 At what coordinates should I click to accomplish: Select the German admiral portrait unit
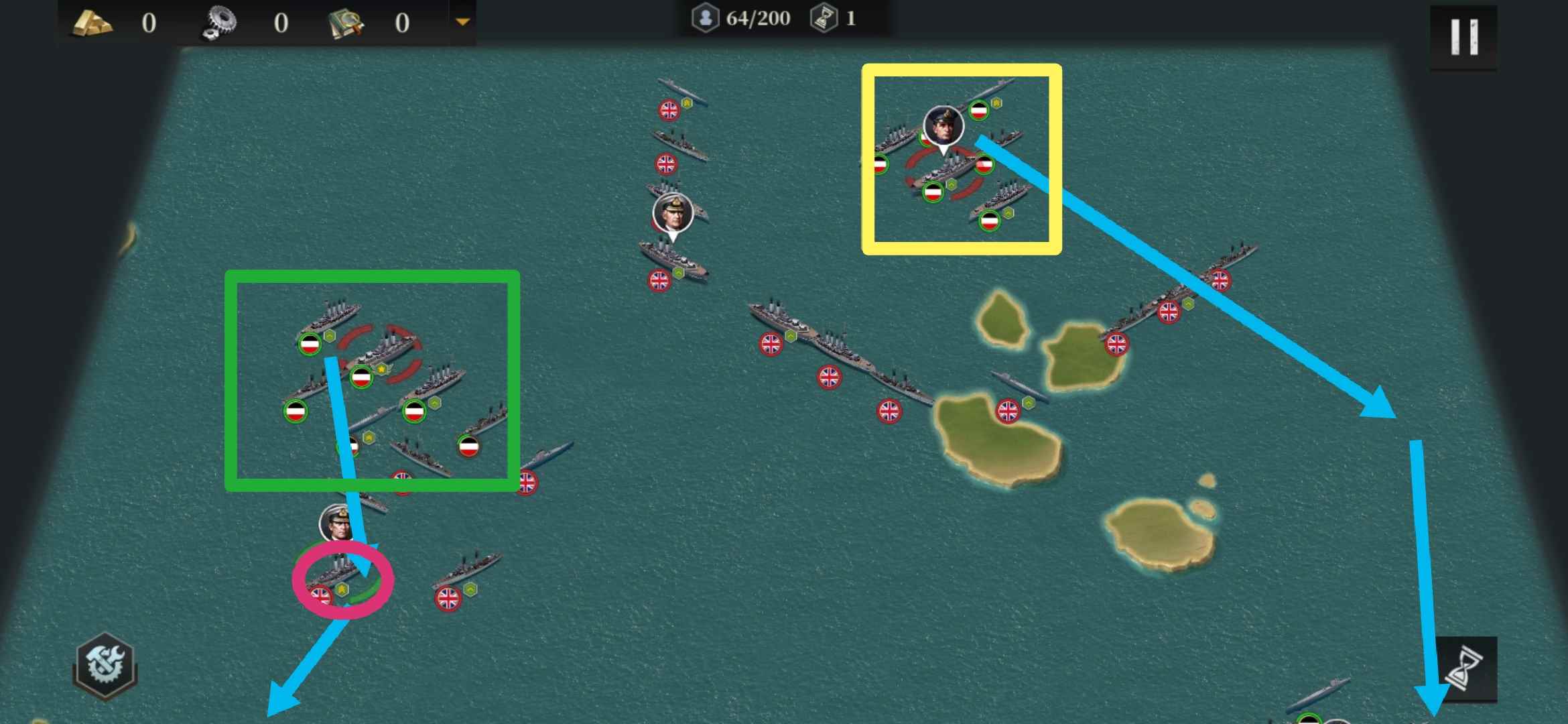click(x=943, y=126)
